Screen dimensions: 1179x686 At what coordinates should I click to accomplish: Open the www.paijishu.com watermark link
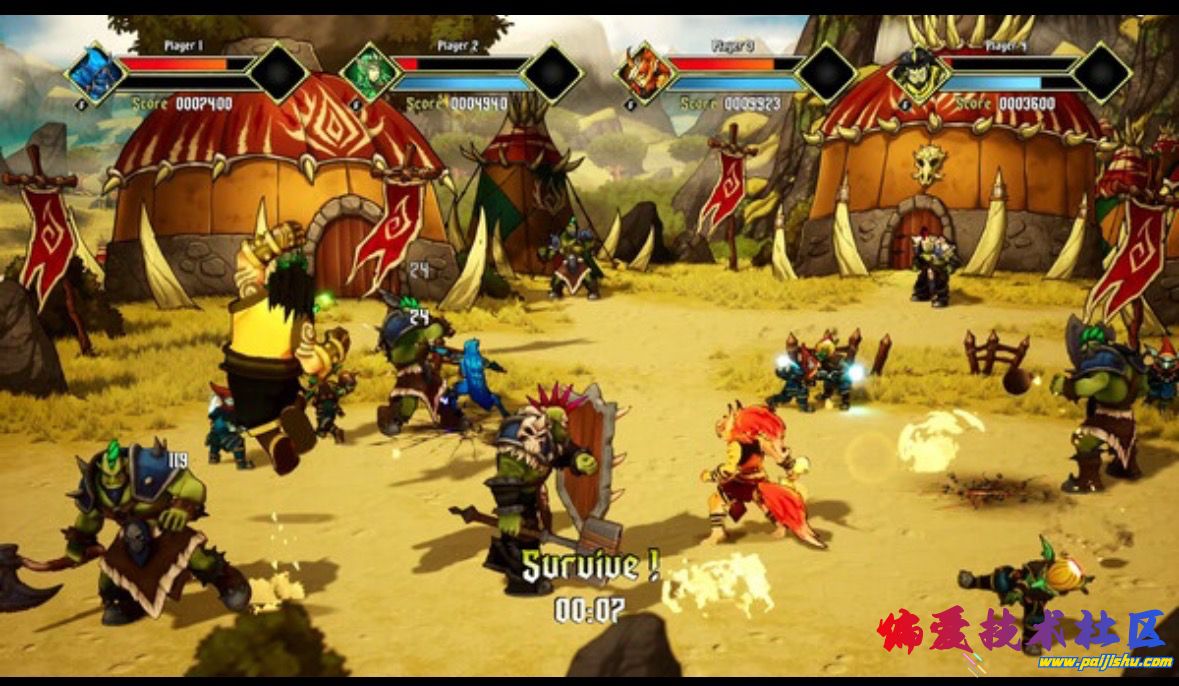tap(1104, 662)
